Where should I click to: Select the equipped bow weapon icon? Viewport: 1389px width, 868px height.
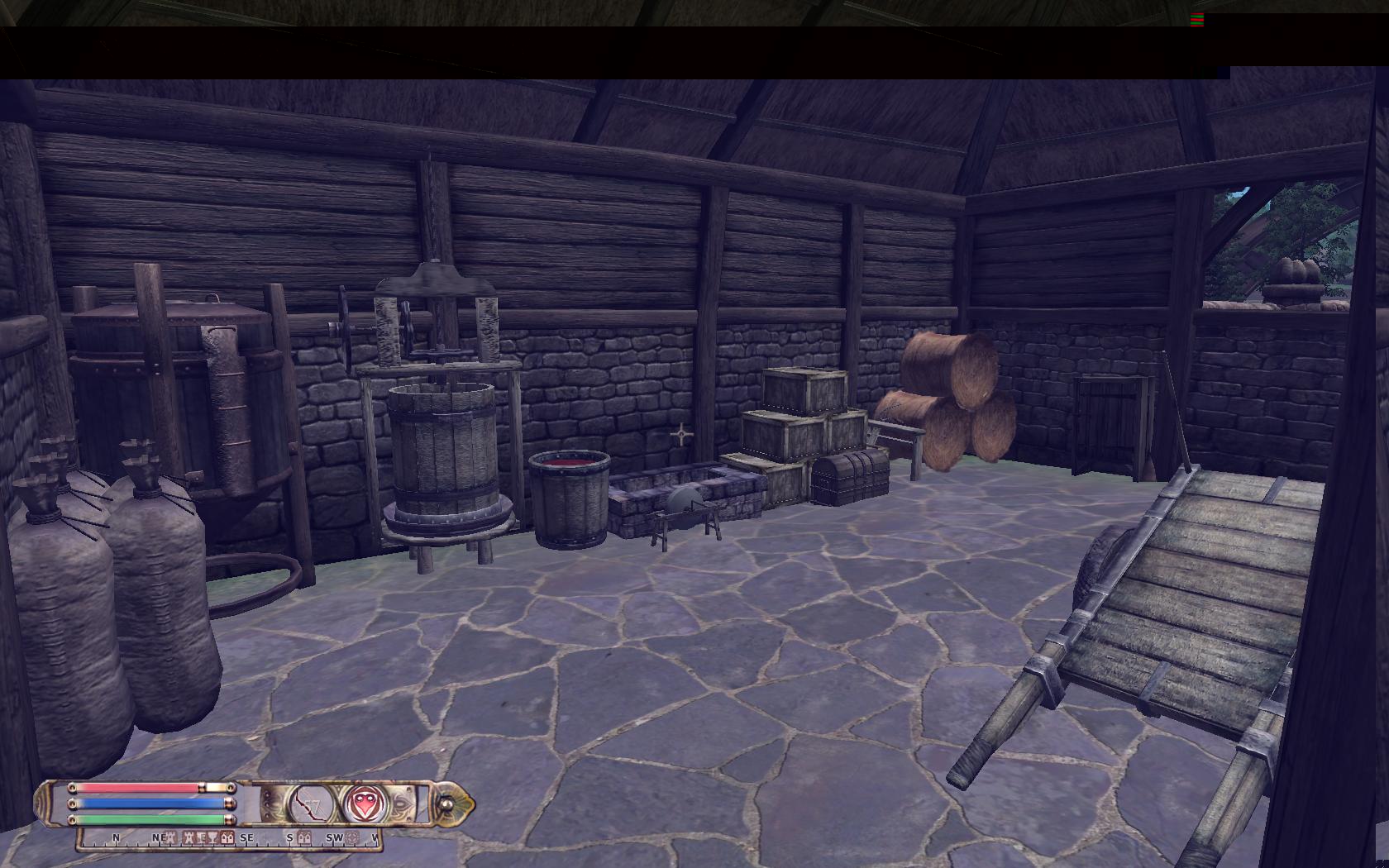click(311, 803)
